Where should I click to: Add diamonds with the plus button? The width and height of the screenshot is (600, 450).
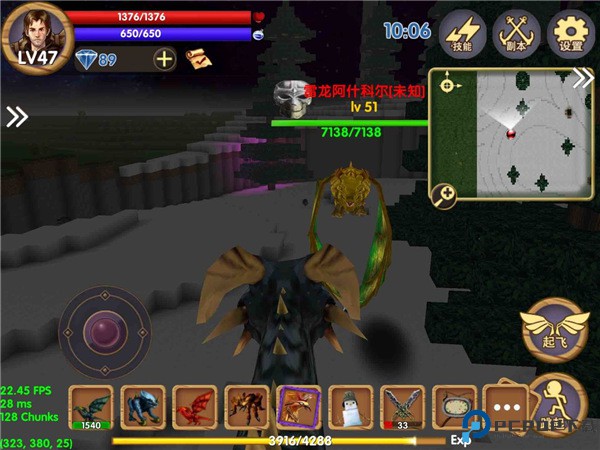click(x=165, y=59)
